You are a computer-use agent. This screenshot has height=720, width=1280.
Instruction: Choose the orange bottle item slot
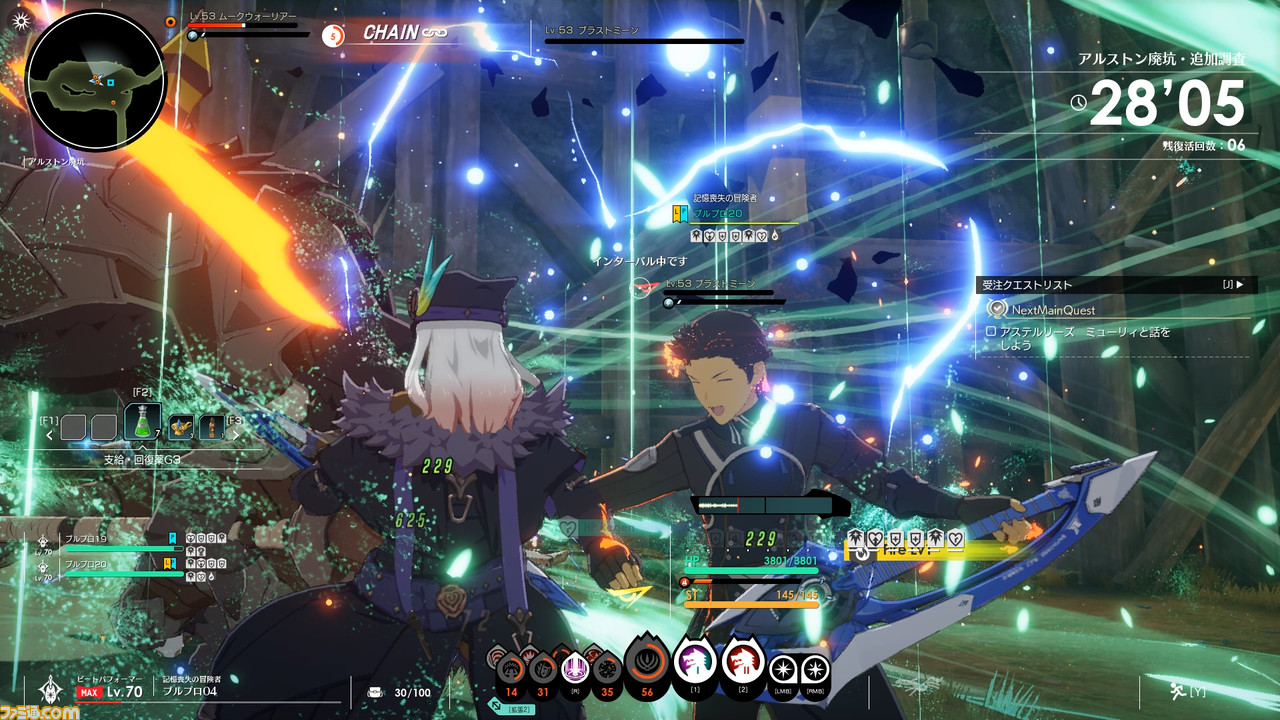[211, 428]
